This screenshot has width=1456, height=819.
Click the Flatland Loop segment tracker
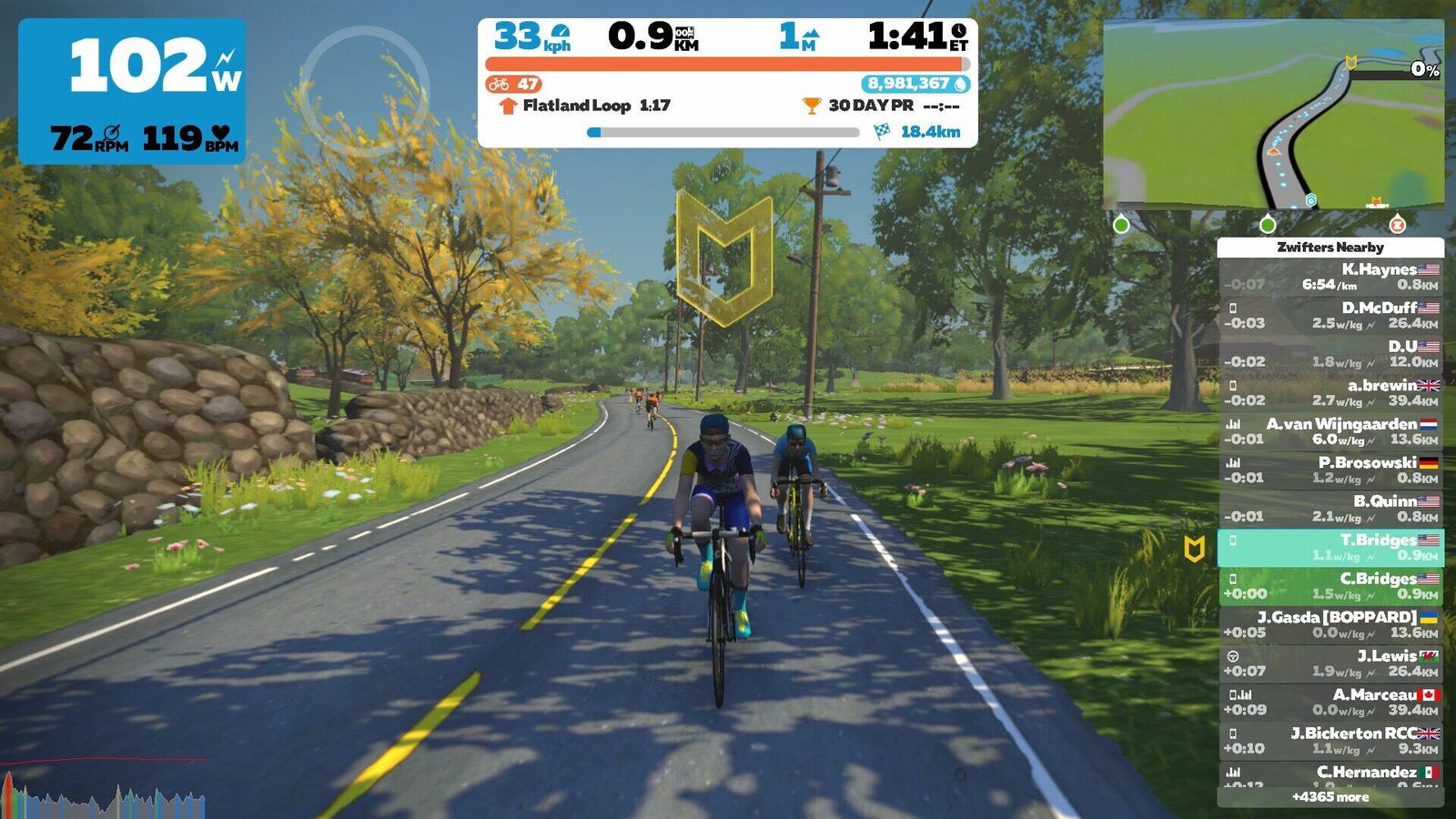(585, 106)
